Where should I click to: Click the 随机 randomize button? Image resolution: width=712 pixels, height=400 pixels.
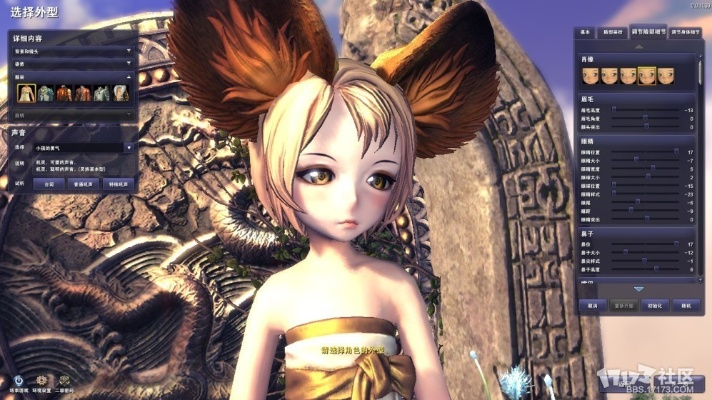coord(688,305)
